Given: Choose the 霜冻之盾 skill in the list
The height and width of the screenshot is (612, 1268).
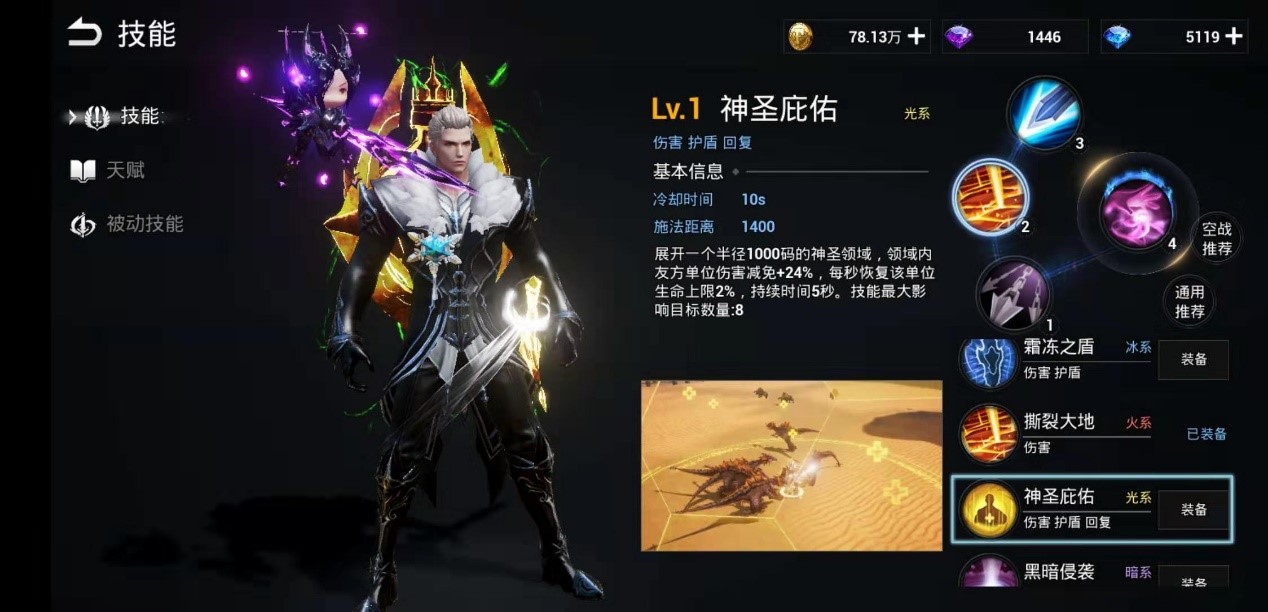Looking at the screenshot, I should point(1058,359).
